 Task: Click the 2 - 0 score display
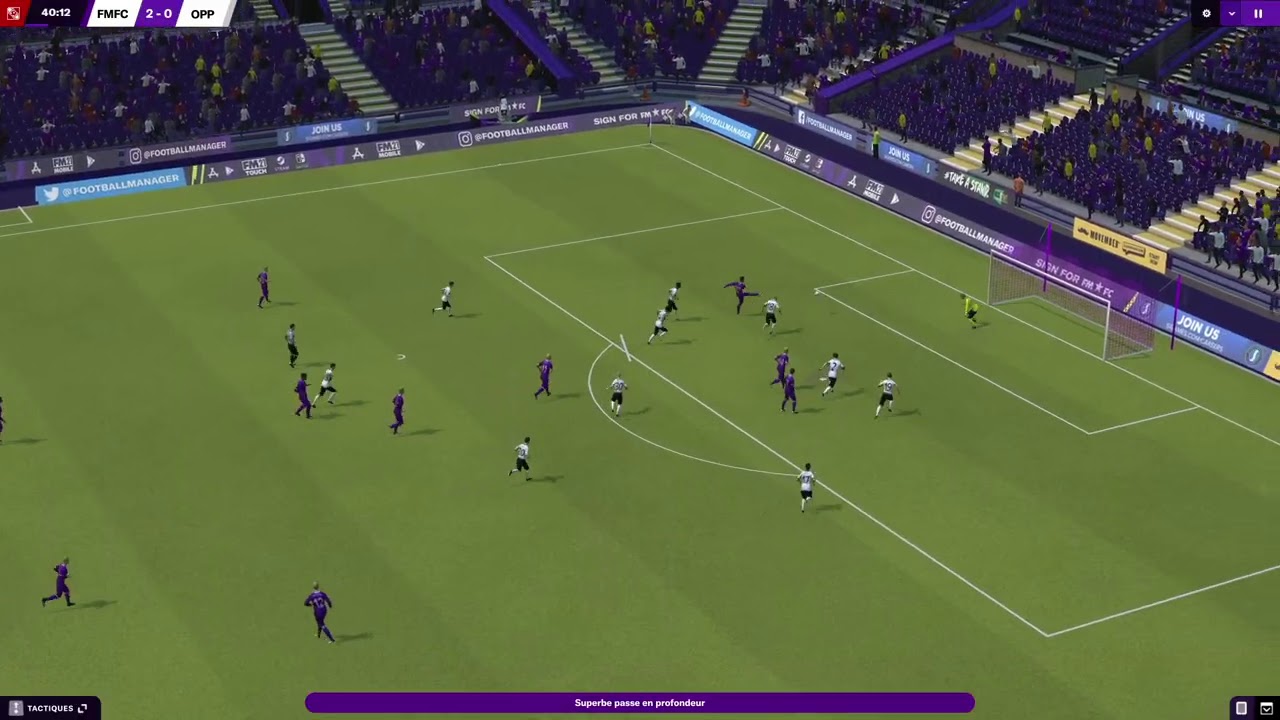point(156,13)
